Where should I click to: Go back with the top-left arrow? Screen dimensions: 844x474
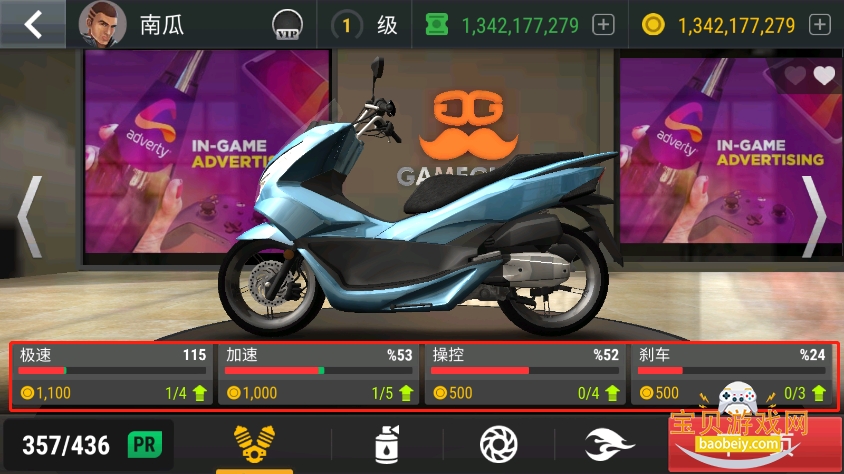coord(33,24)
